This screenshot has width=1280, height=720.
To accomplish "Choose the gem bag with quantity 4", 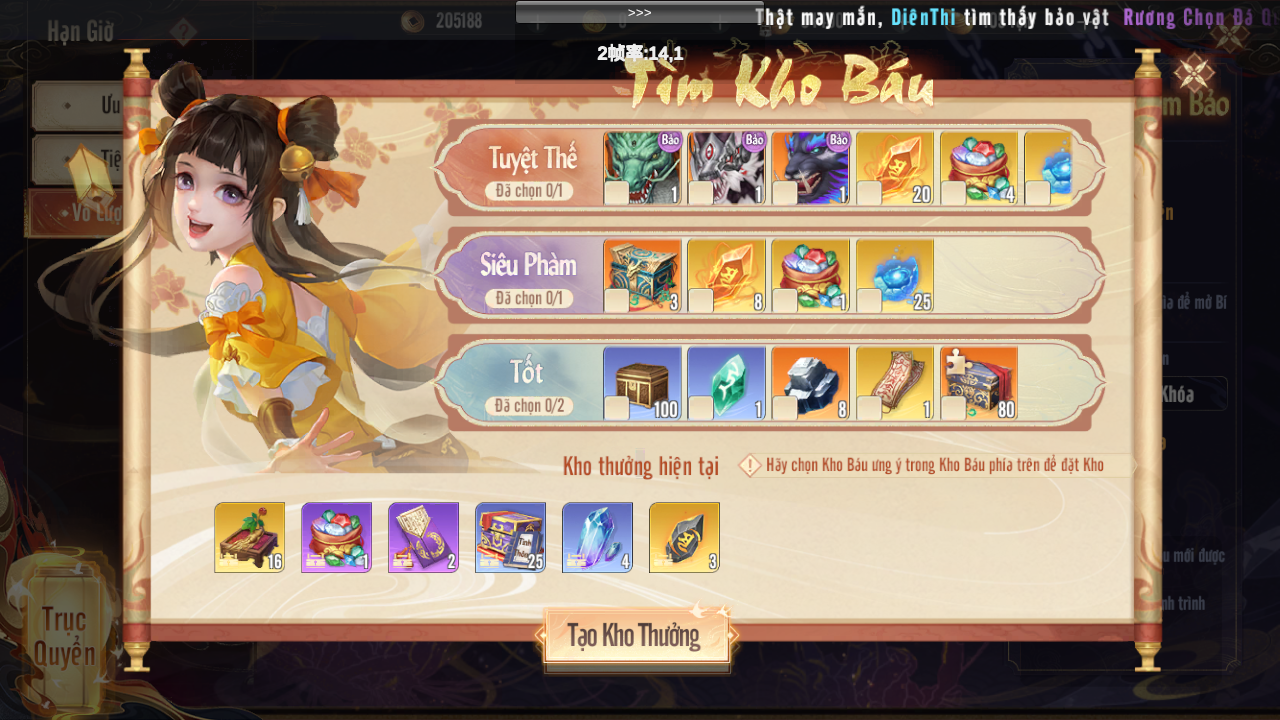I will 978,168.
